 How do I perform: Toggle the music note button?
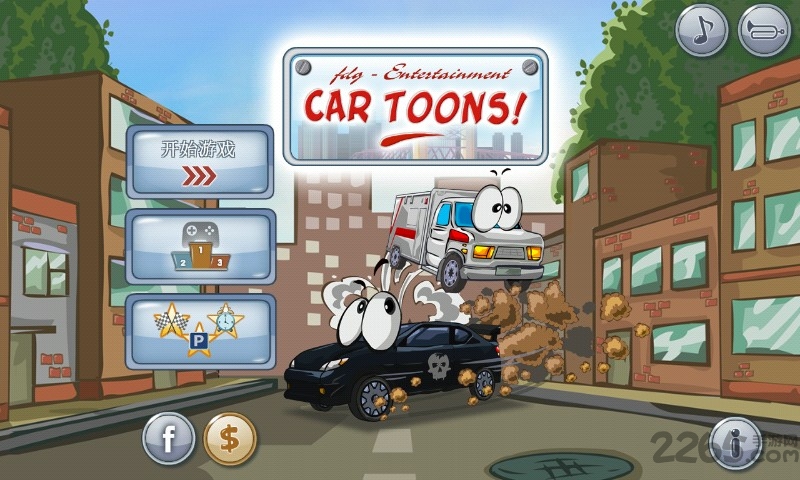[702, 31]
